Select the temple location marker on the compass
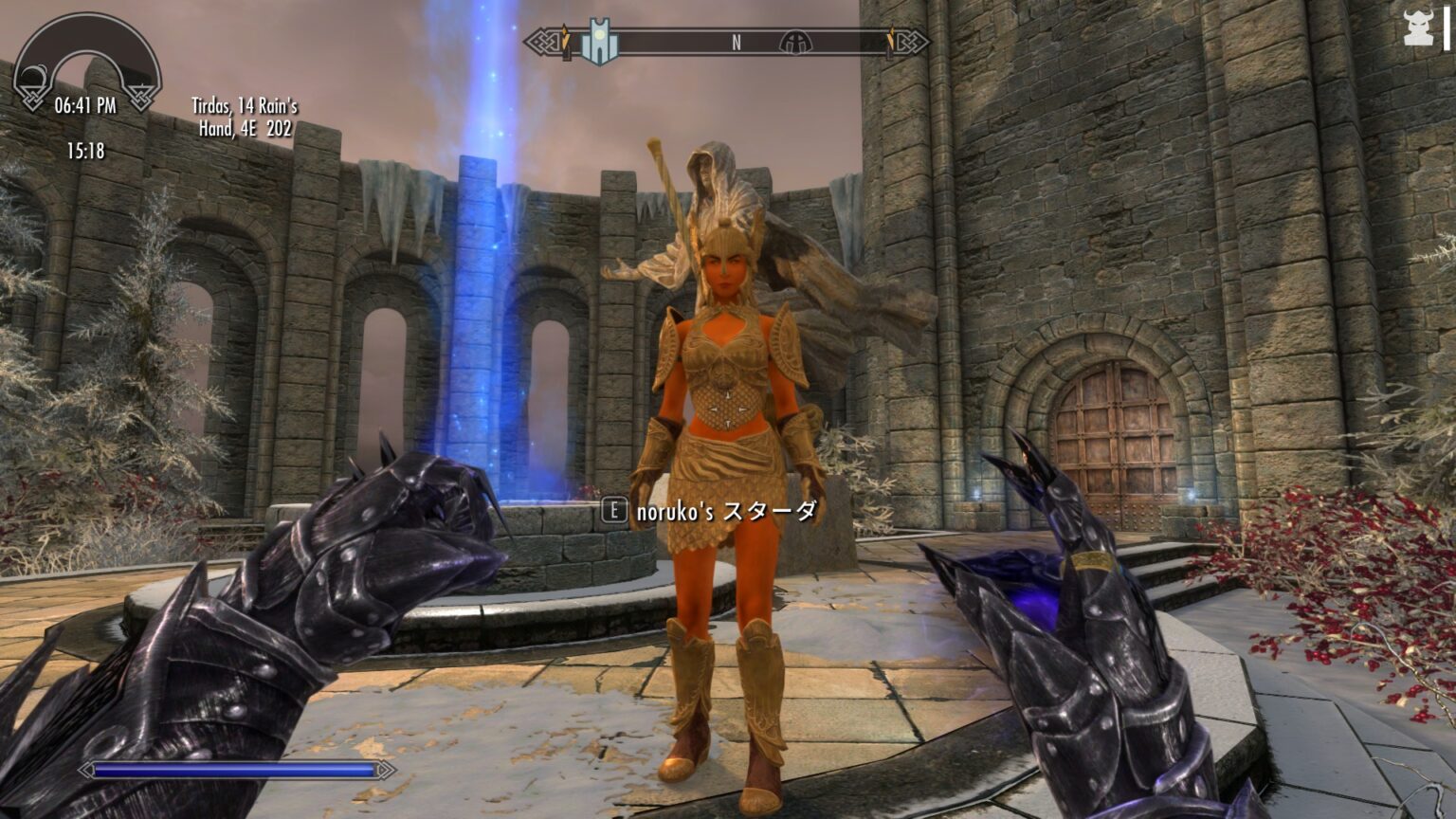1456x819 pixels. point(599,39)
